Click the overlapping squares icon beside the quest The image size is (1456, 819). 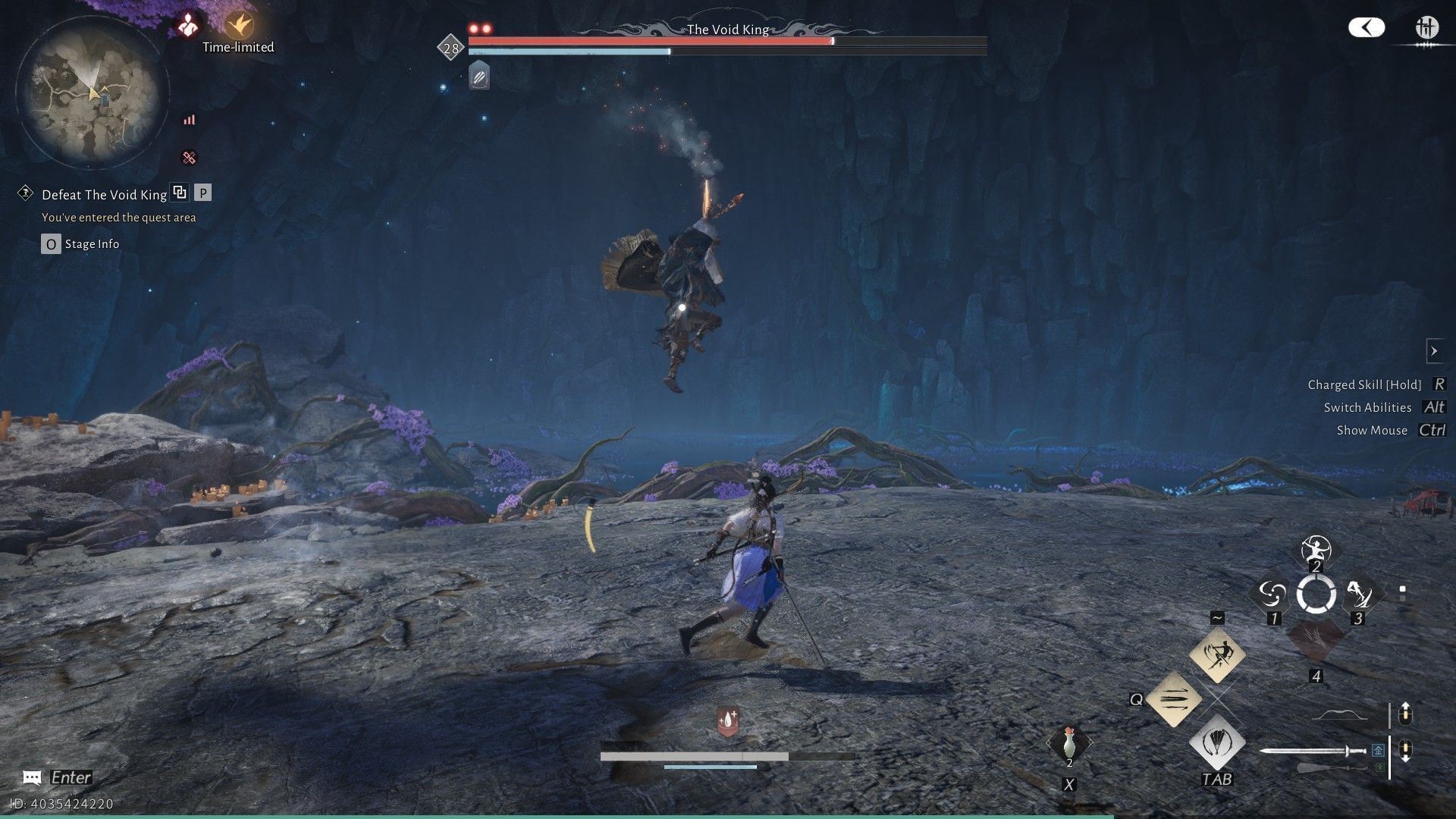180,193
